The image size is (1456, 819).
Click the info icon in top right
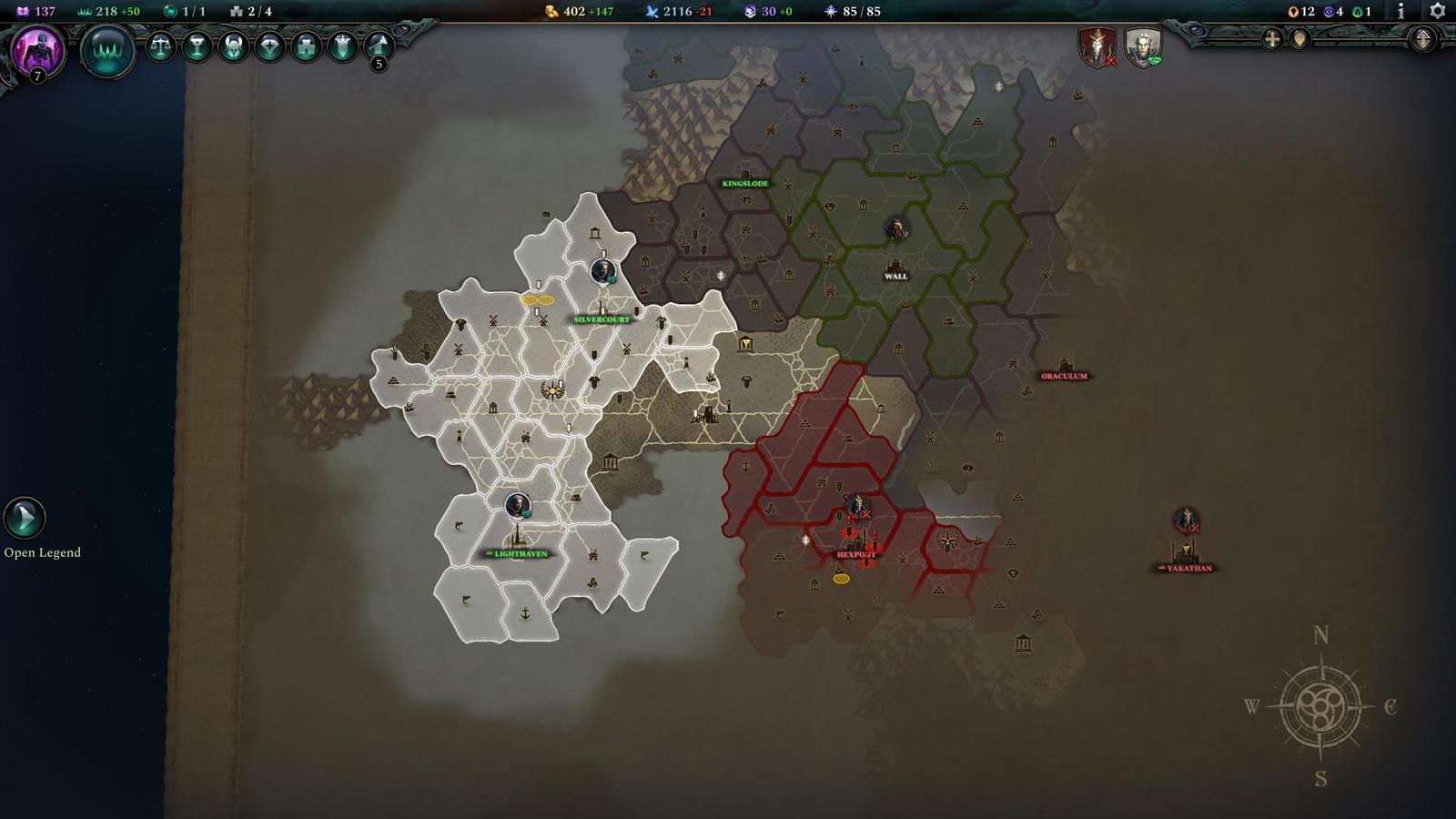point(1400,13)
